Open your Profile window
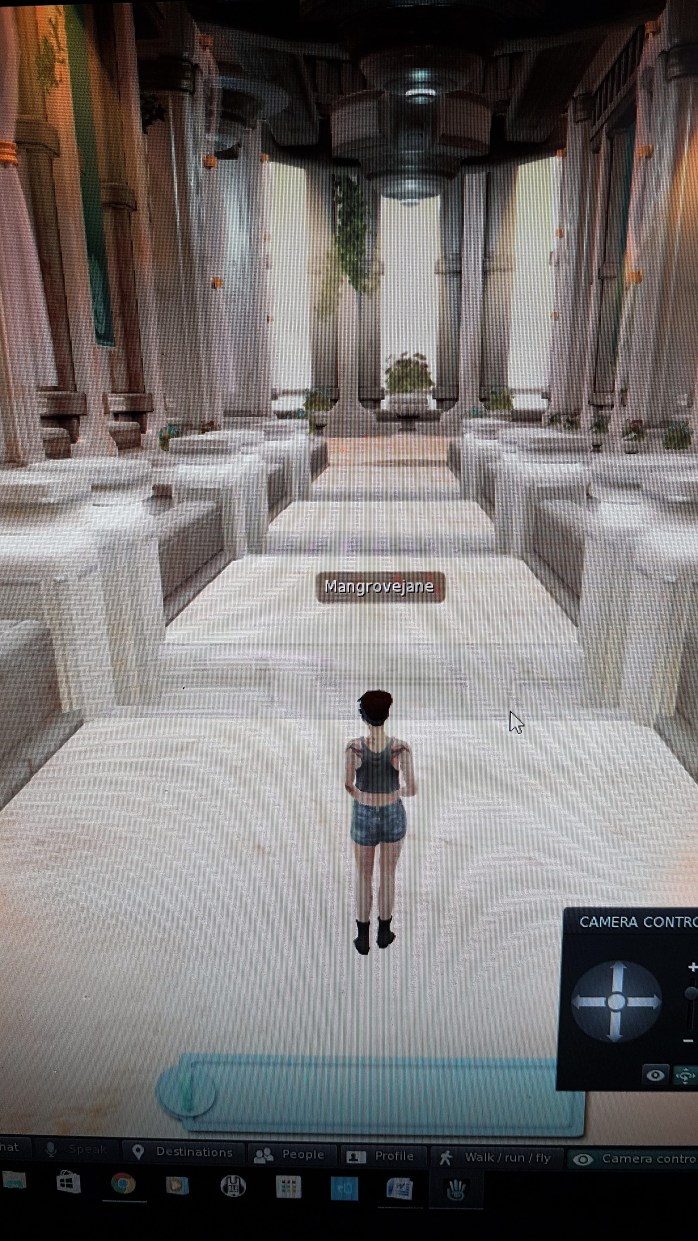 (x=381, y=1155)
